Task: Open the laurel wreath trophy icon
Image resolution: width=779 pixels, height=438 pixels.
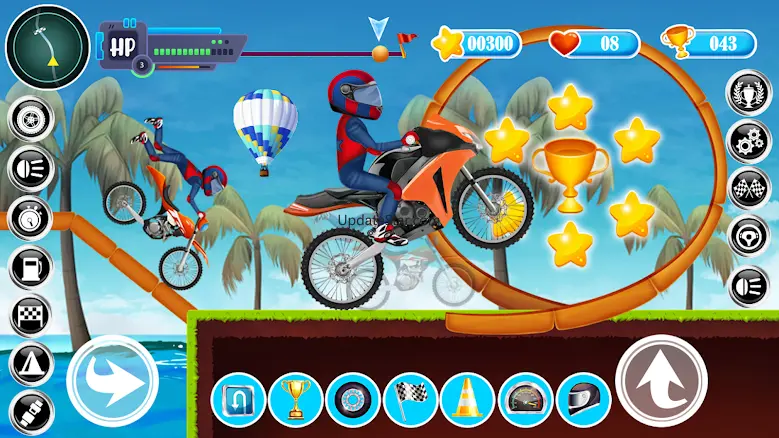Action: [x=749, y=93]
